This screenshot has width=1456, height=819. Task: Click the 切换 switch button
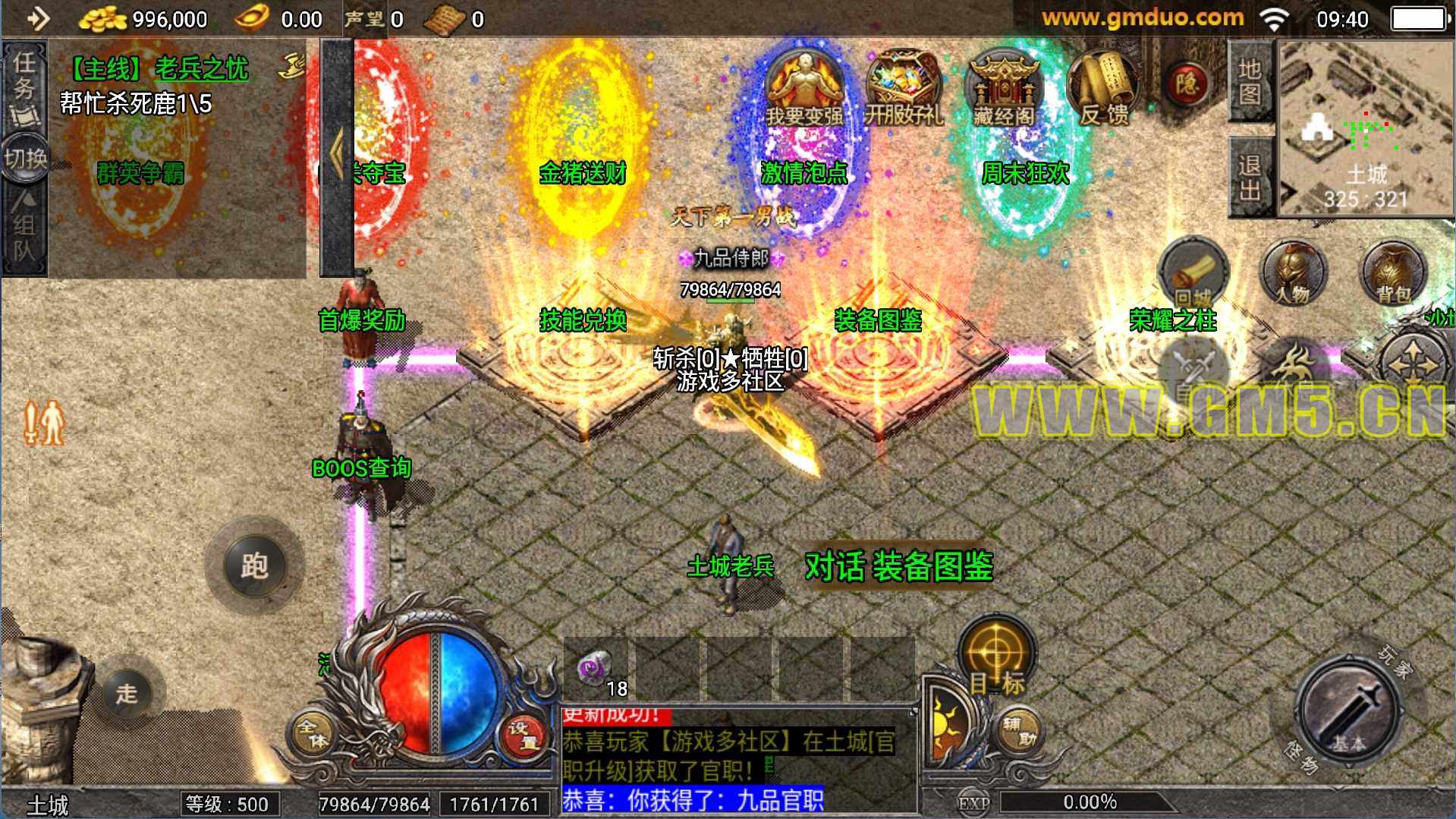[x=25, y=159]
